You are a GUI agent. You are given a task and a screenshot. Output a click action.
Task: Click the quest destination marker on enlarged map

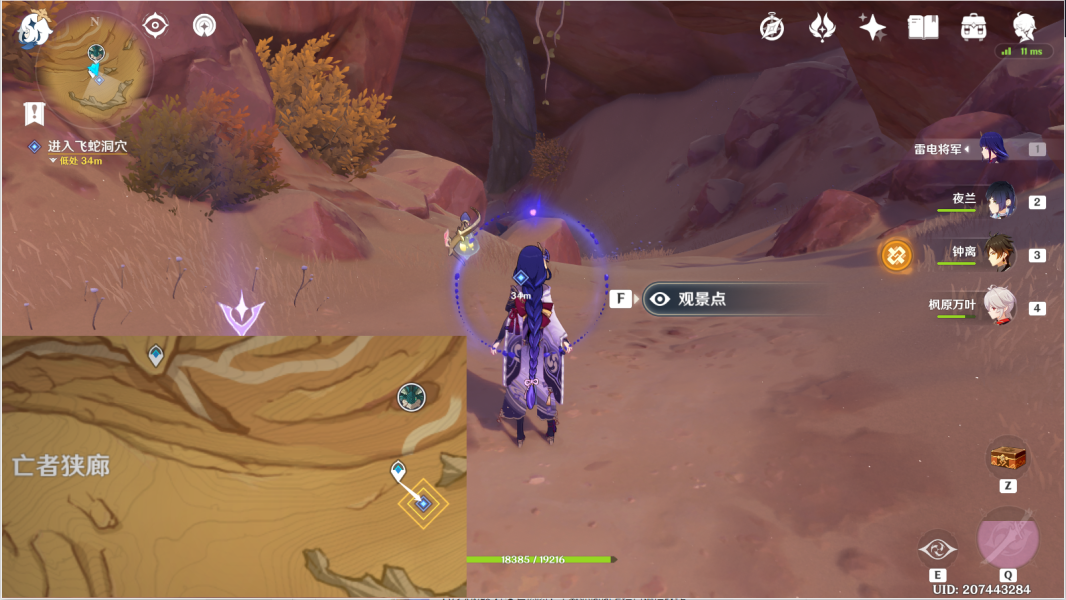(x=423, y=503)
